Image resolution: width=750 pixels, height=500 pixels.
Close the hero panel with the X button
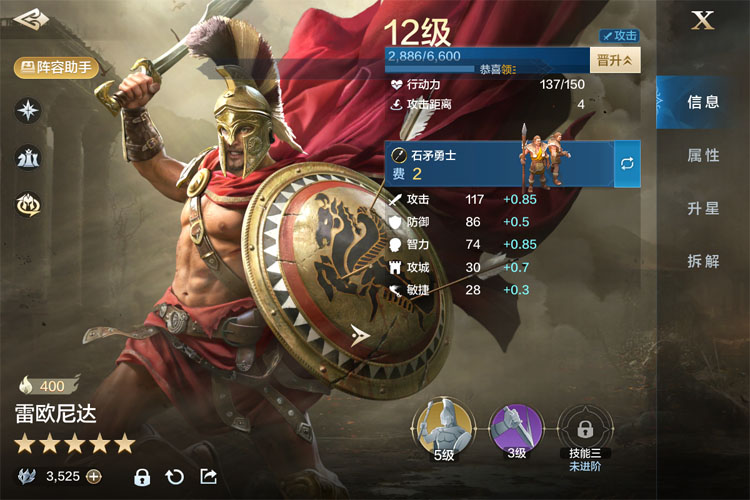click(x=703, y=21)
